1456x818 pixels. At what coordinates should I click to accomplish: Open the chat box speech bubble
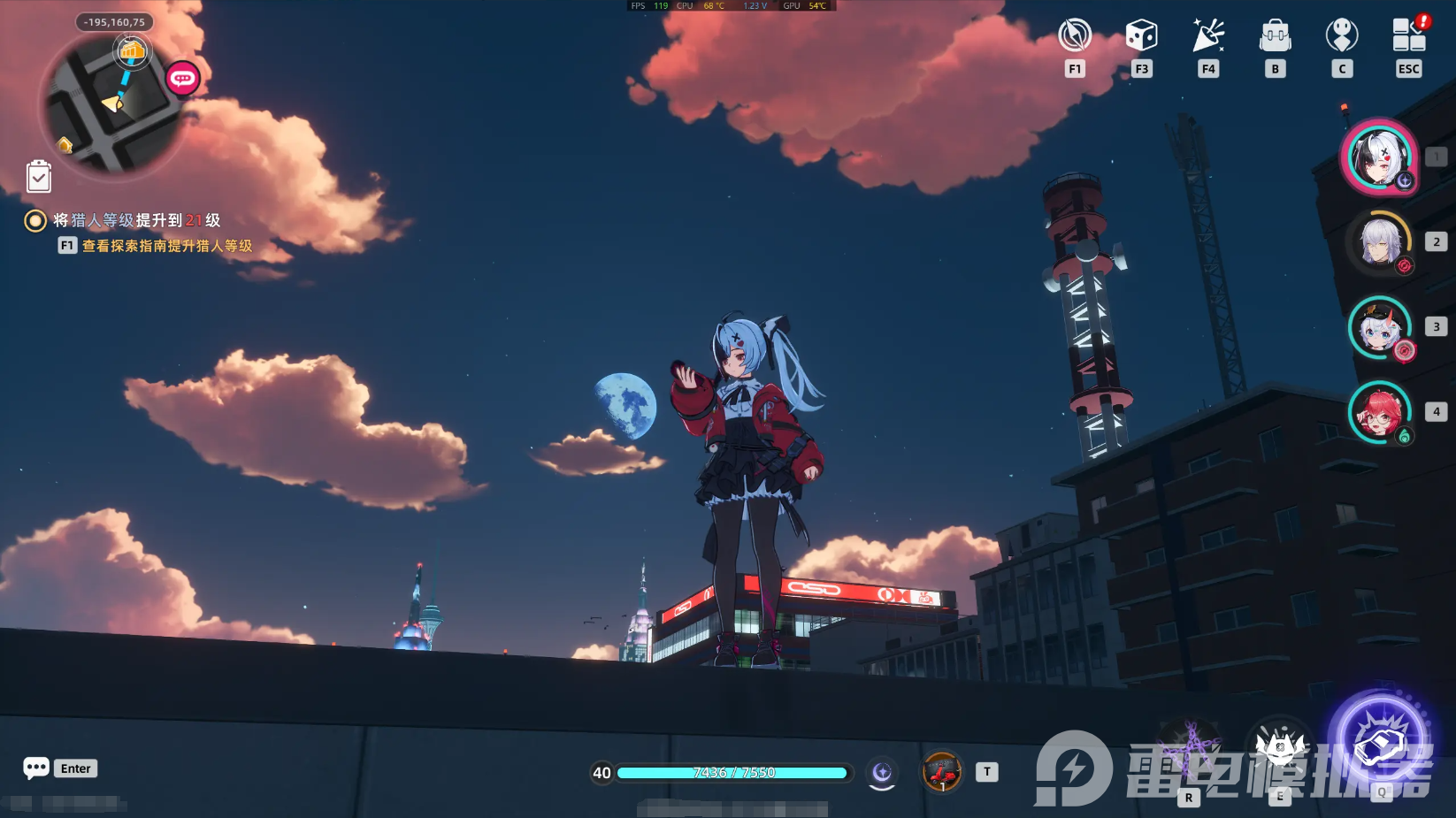pos(36,768)
